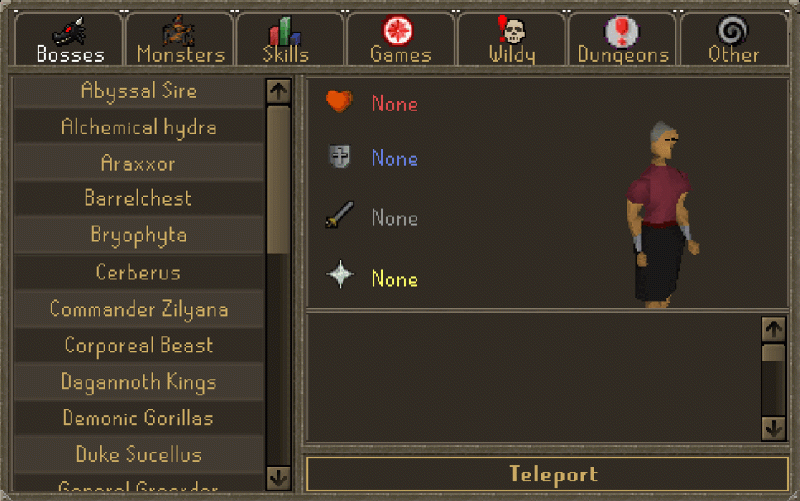Click the Cerberus list row
The width and height of the screenshot is (800, 501).
point(138,272)
